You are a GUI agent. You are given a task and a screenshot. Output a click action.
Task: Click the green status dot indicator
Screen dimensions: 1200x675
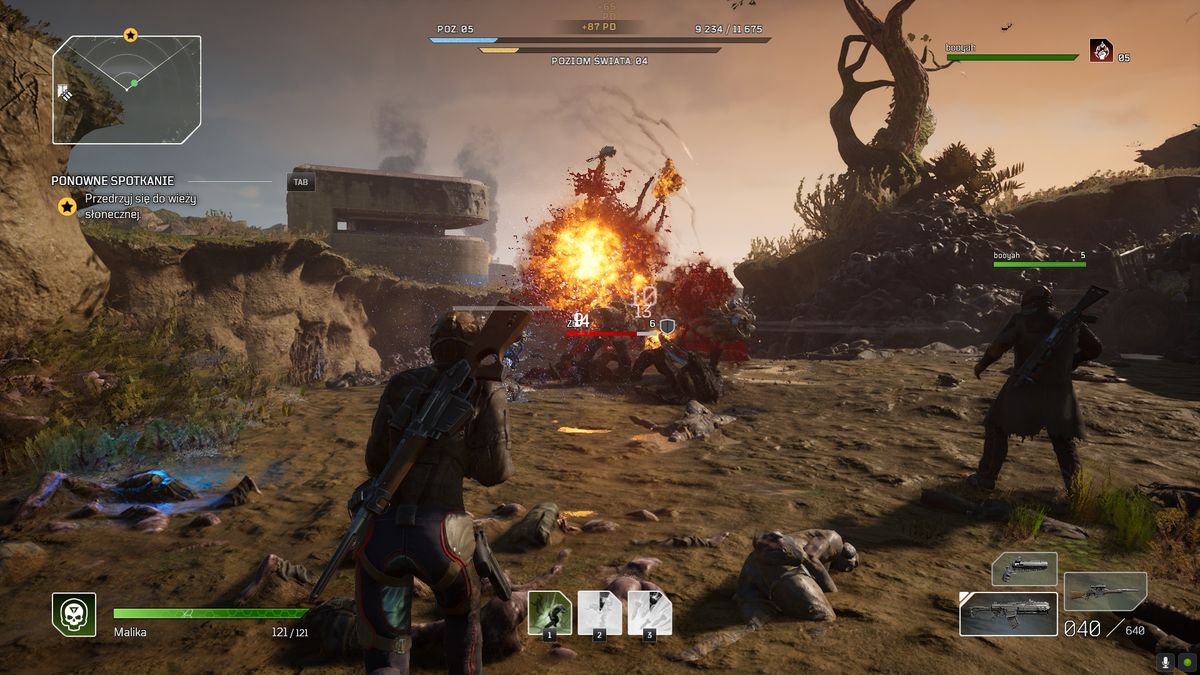tap(1187, 661)
